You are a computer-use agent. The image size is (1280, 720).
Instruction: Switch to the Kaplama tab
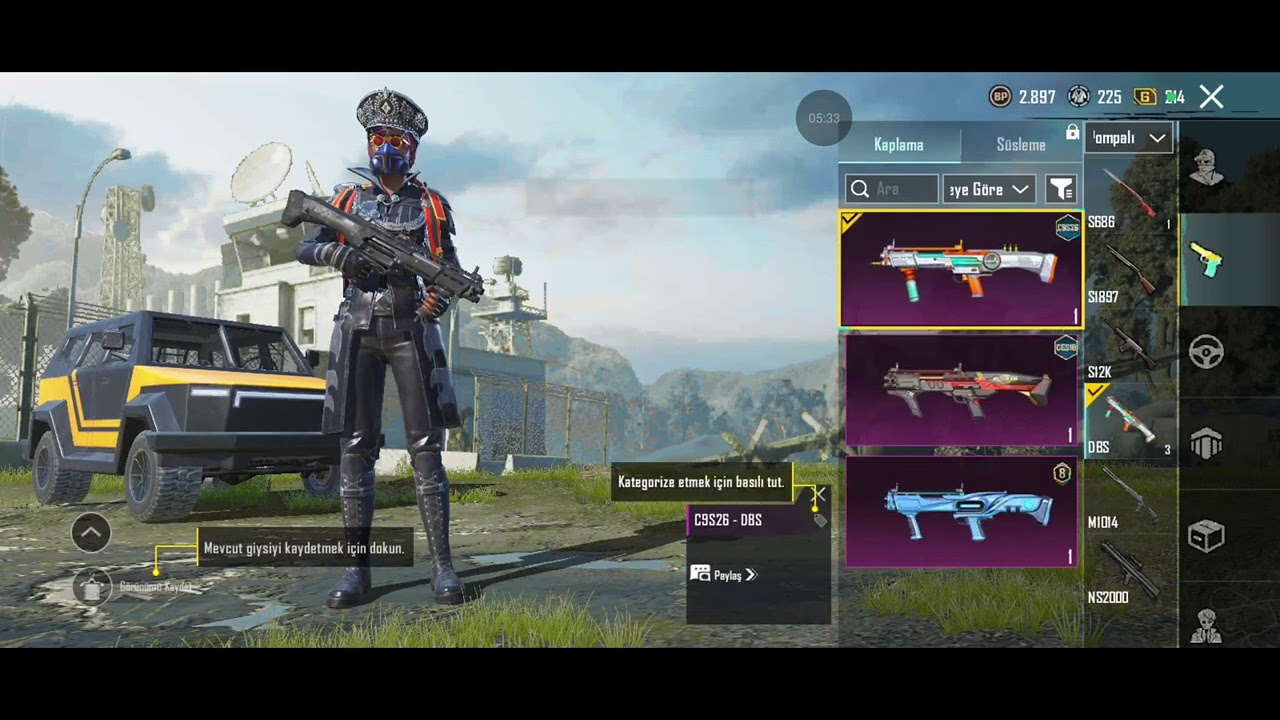[898, 145]
